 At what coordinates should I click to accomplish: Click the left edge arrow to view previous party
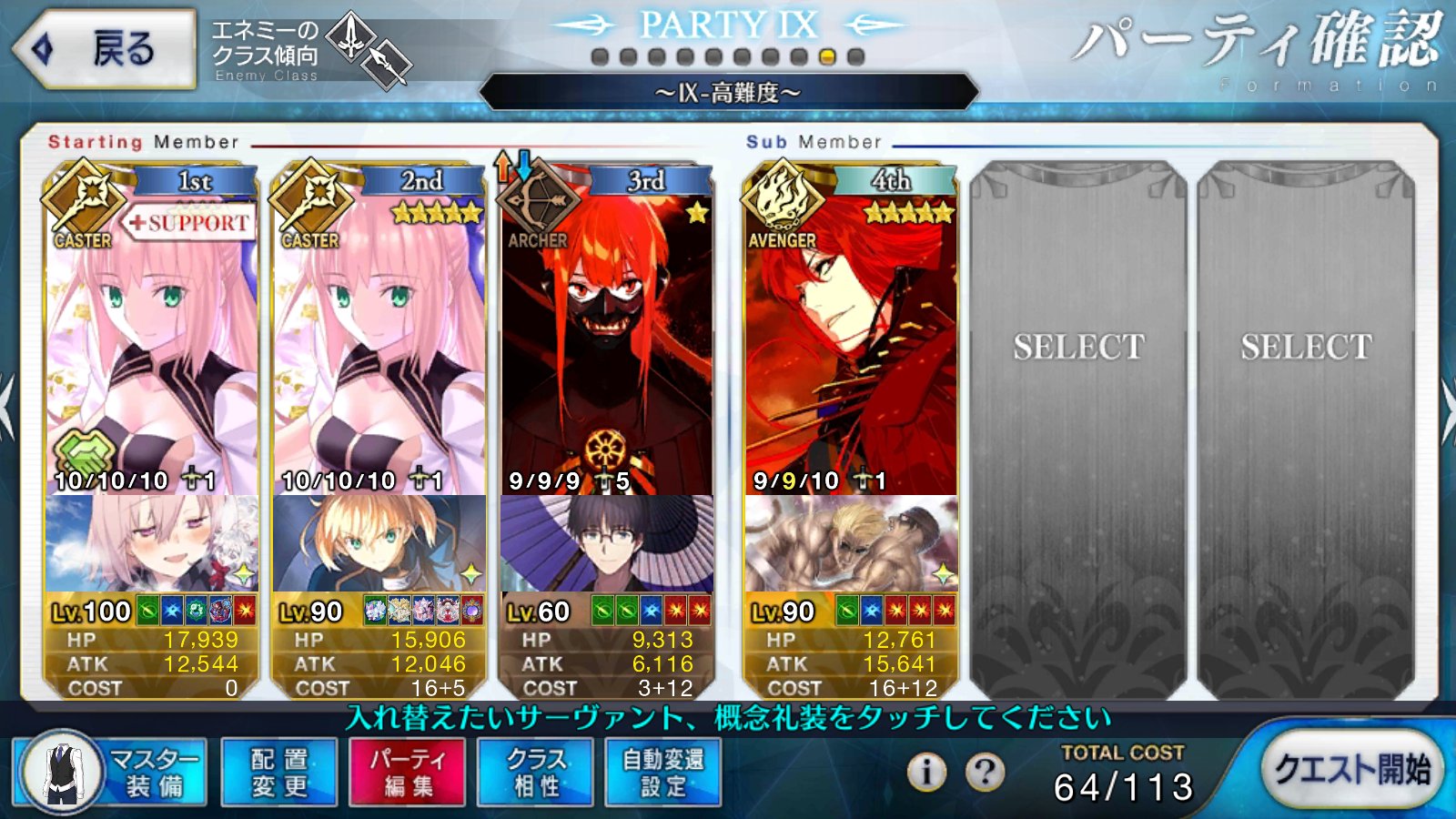7,405
